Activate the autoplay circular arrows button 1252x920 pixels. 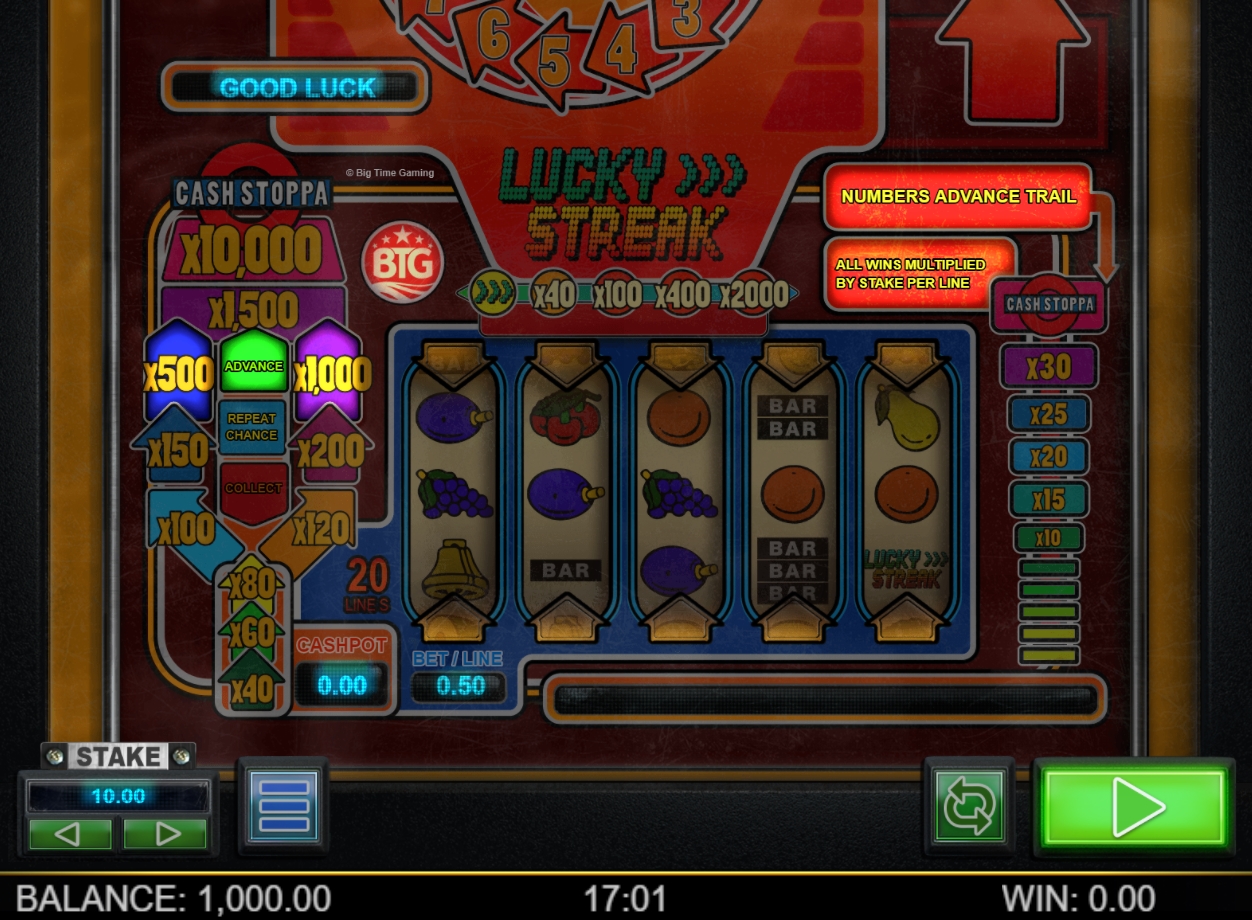click(x=968, y=808)
